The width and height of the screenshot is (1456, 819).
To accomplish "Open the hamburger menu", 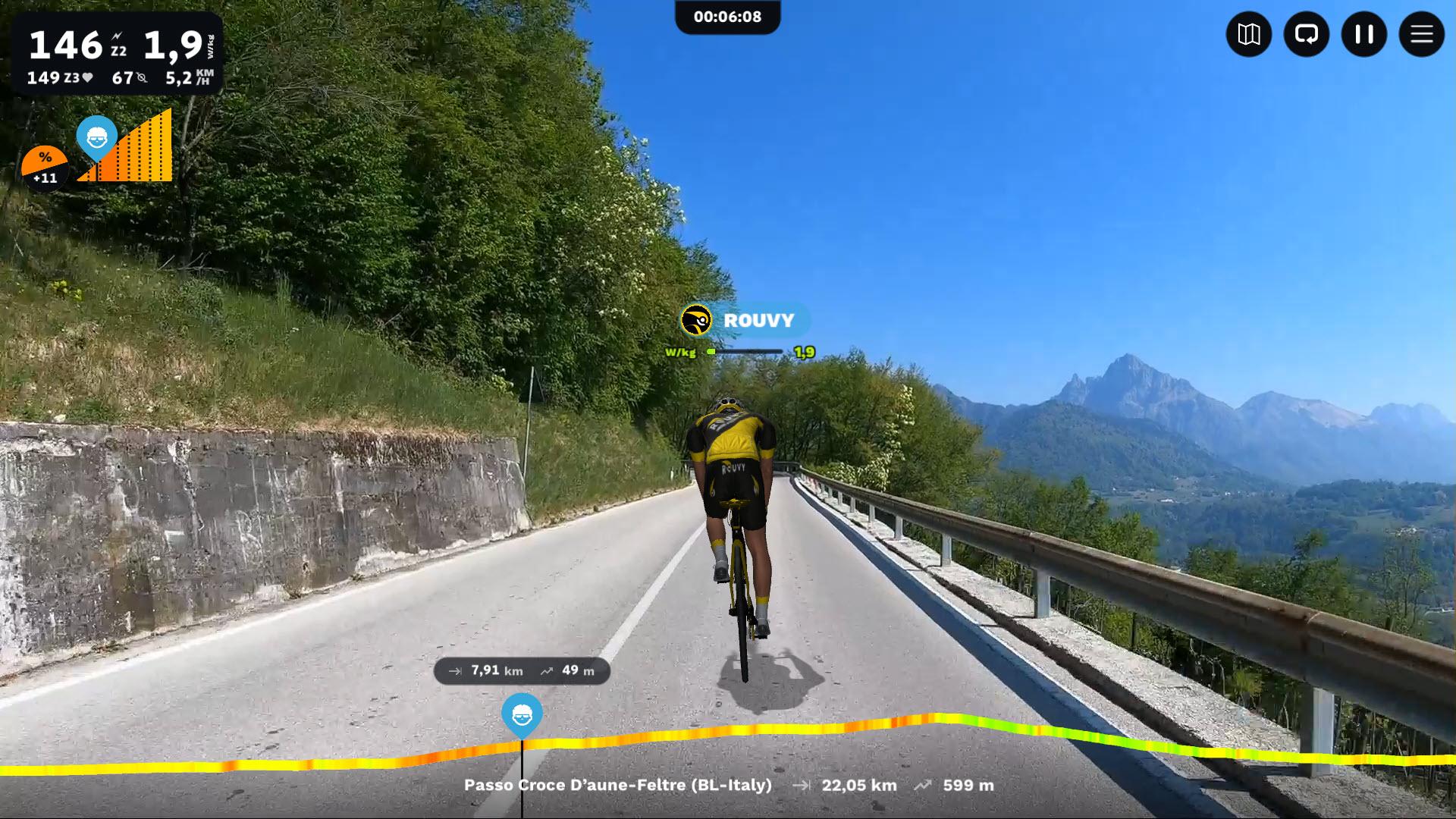I will (1421, 34).
